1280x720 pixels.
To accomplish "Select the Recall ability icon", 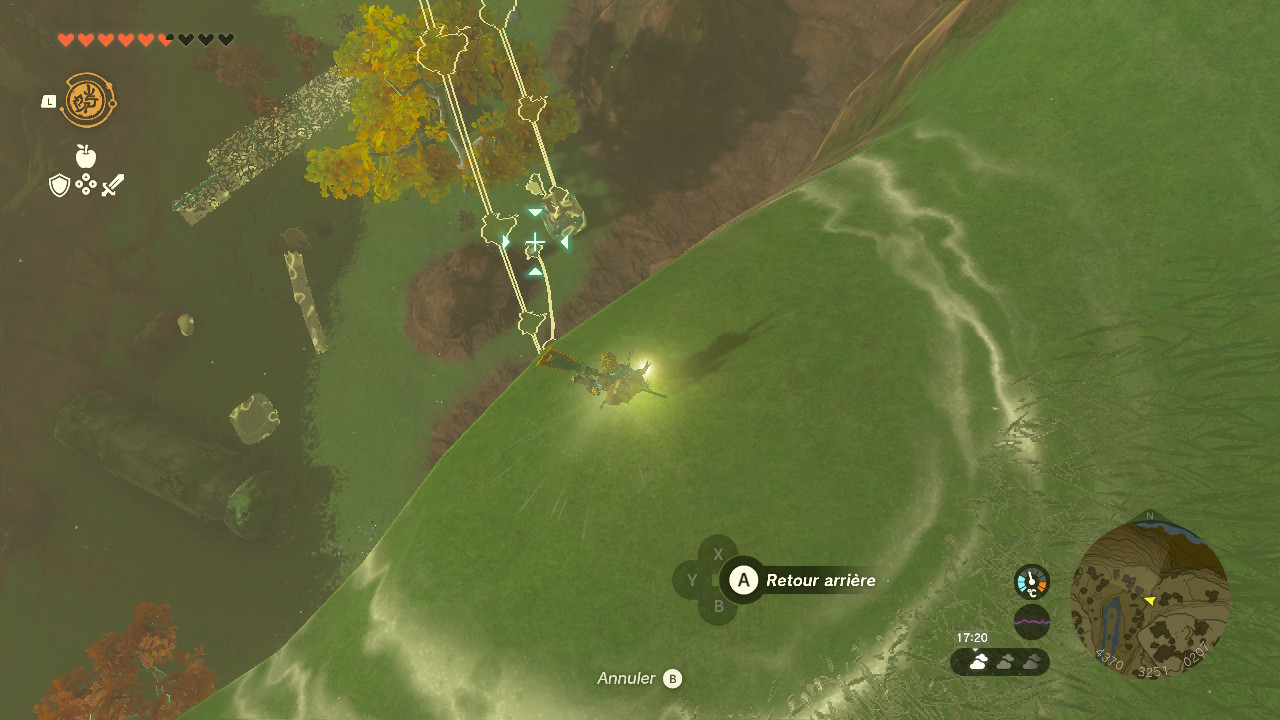I will [x=89, y=100].
